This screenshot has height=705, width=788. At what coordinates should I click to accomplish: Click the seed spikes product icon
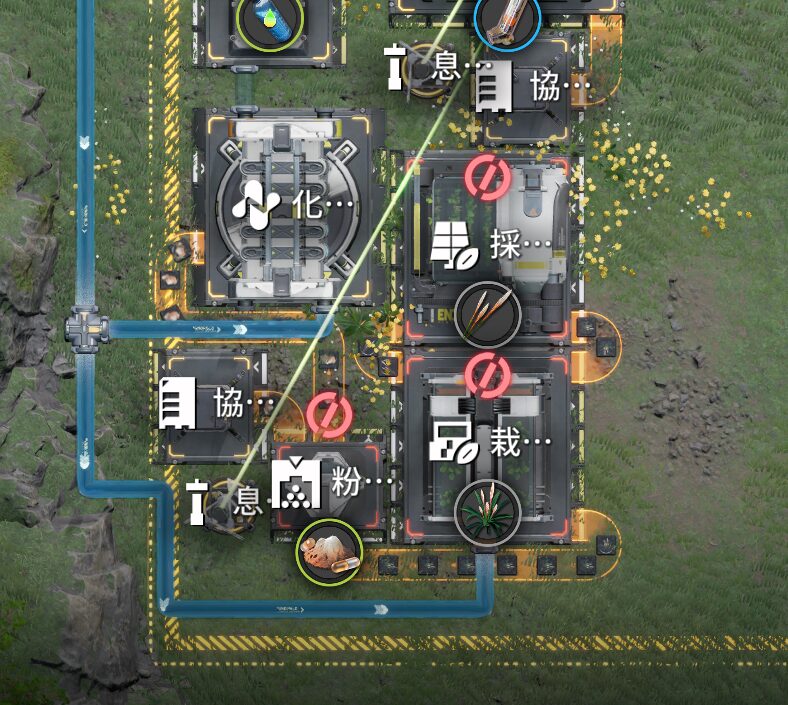487,313
